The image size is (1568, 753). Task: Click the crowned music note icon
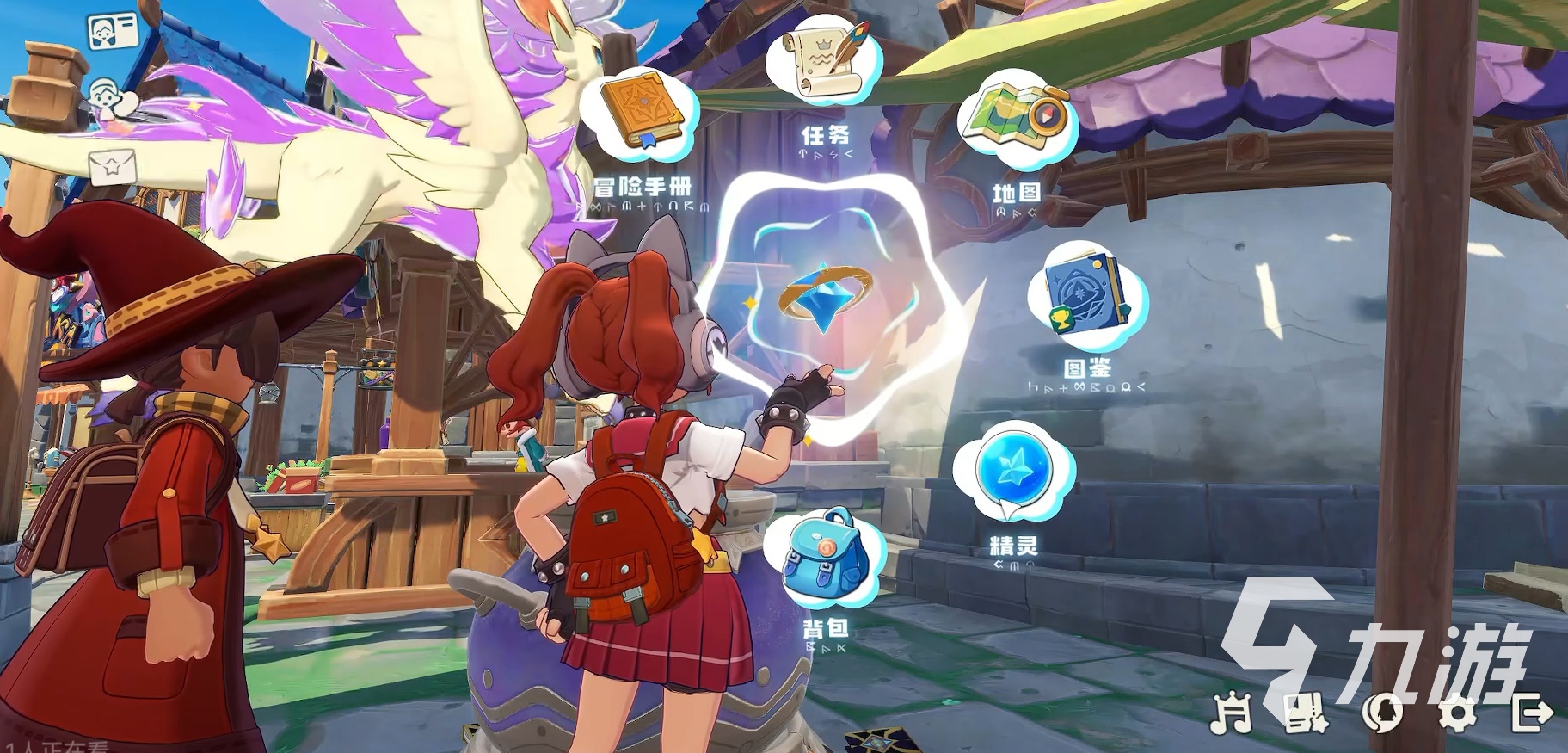point(1232,712)
